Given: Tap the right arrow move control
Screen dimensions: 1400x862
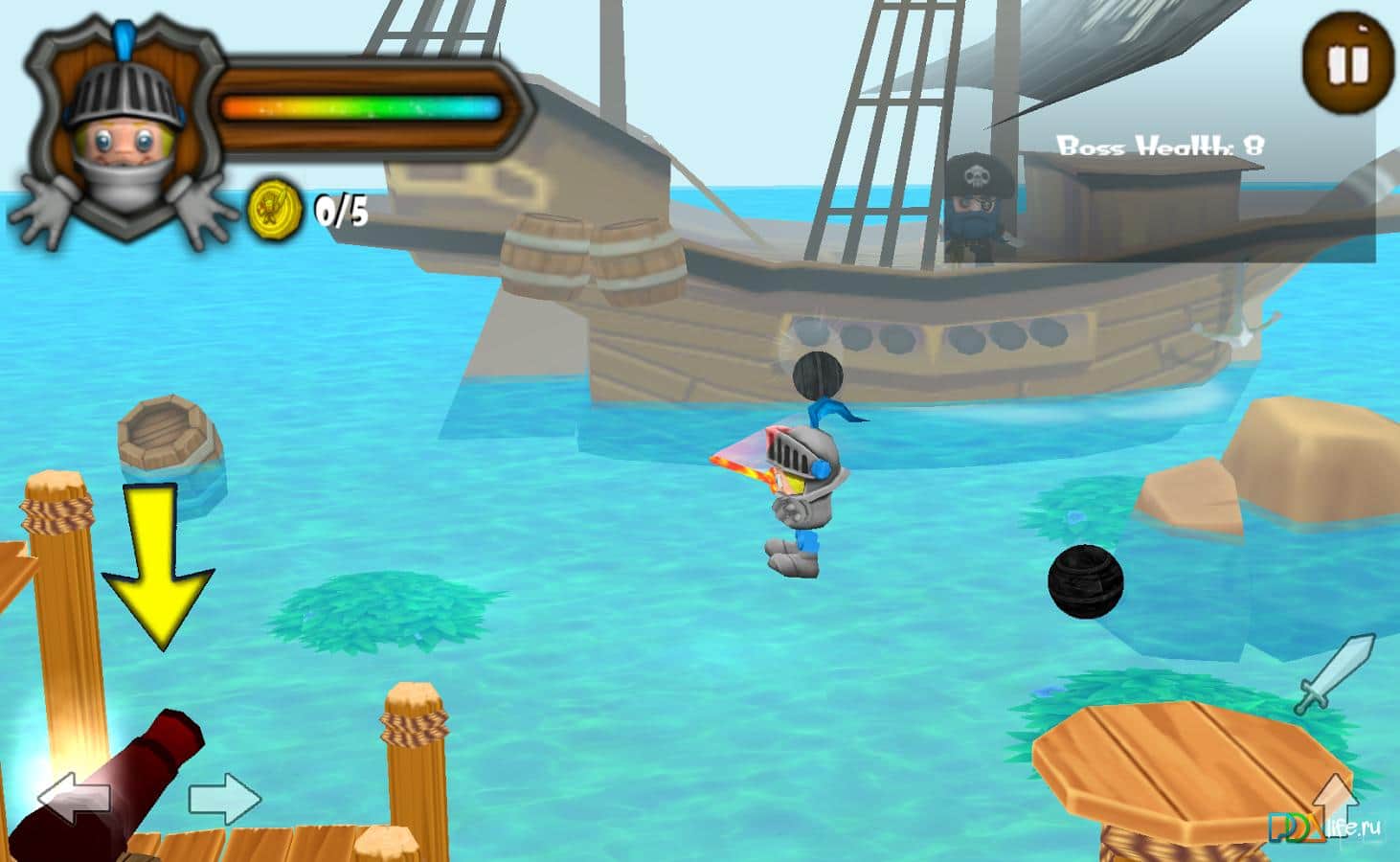Looking at the screenshot, I should pos(224,798).
